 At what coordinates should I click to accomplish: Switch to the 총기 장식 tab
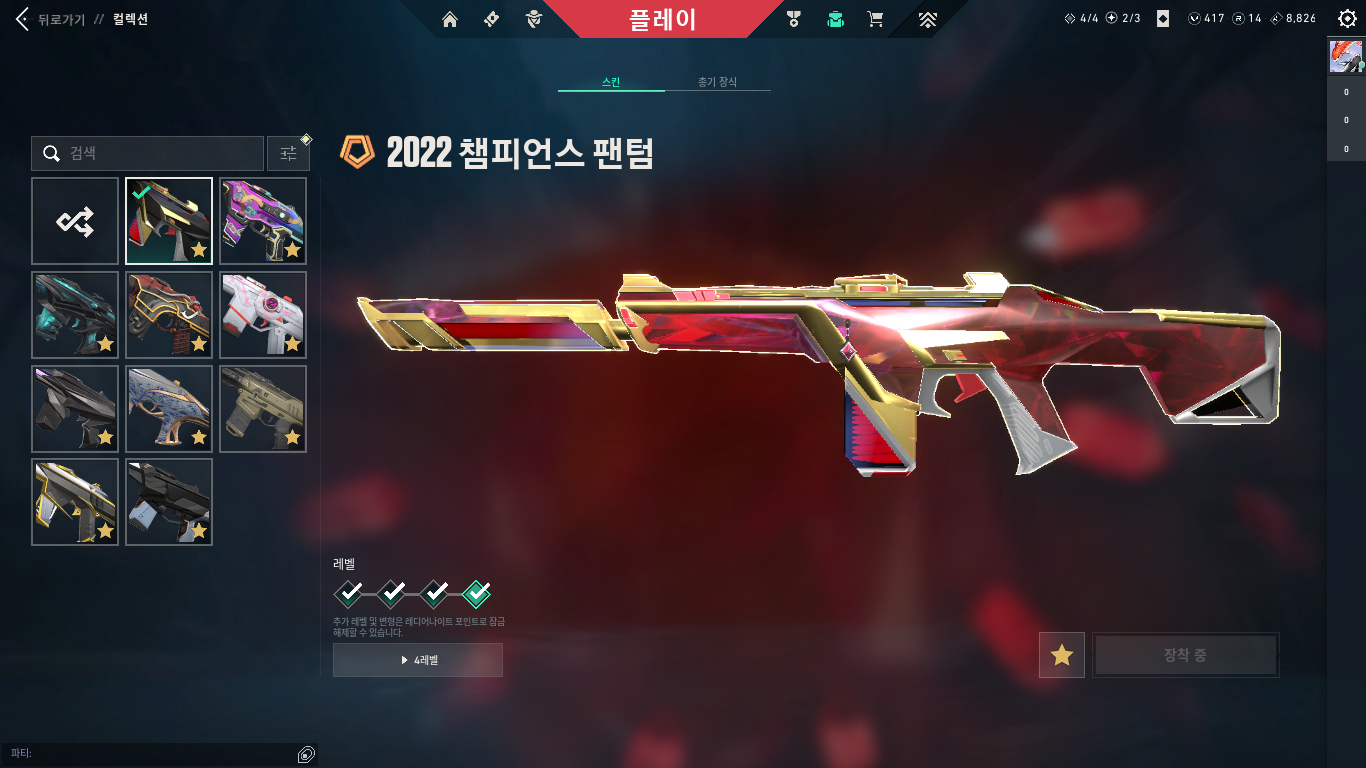coord(717,82)
